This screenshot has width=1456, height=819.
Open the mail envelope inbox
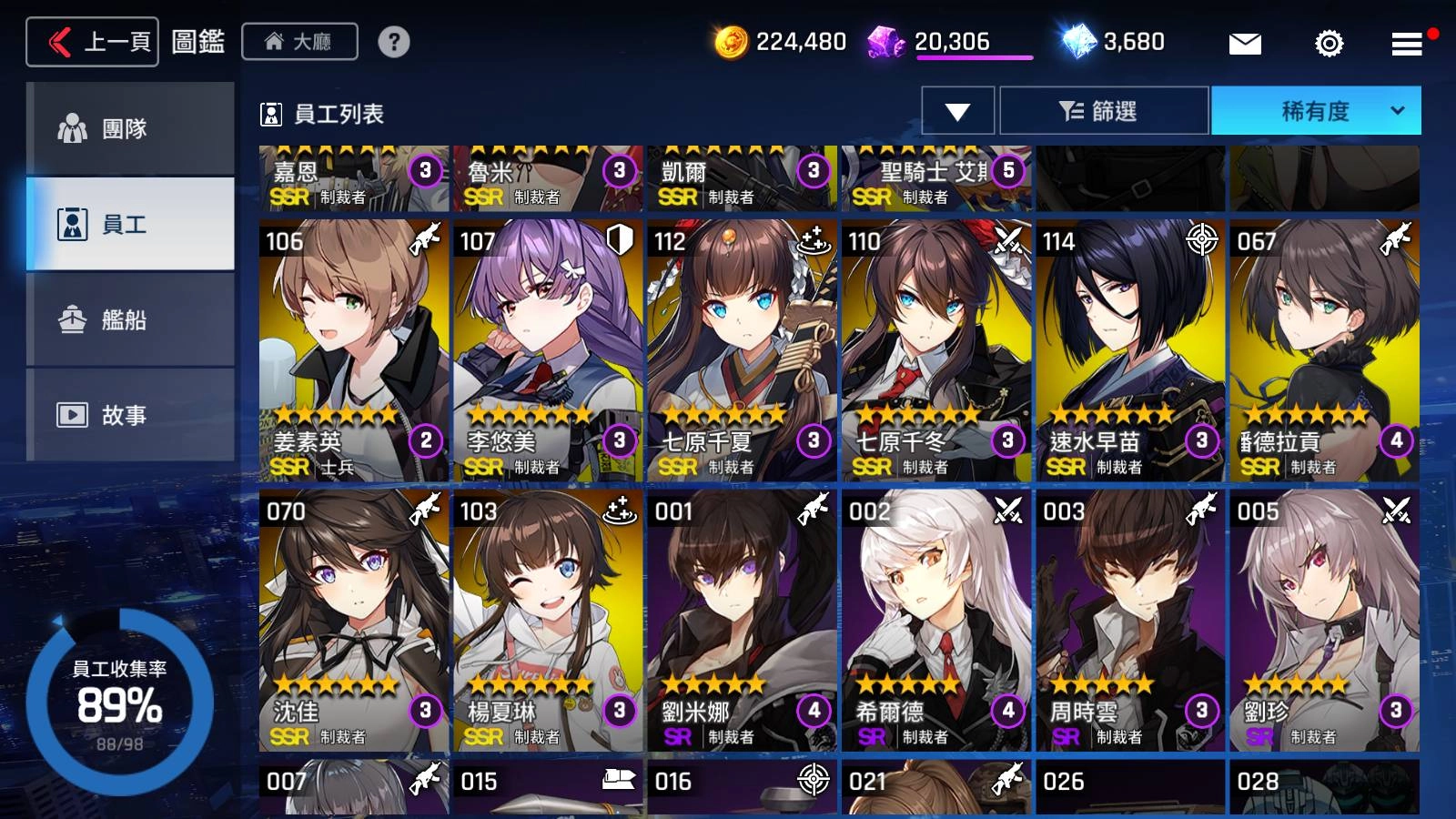coord(1244,43)
